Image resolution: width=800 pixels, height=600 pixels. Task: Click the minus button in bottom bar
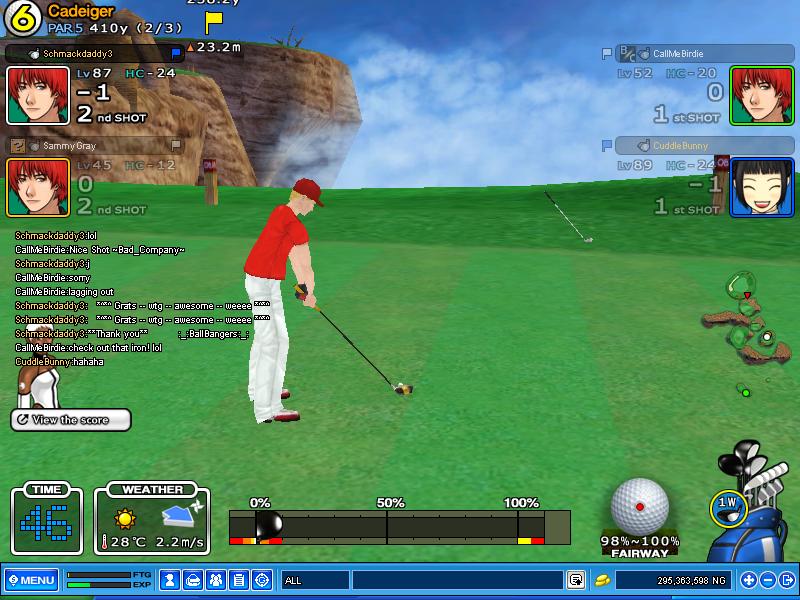click(x=768, y=580)
